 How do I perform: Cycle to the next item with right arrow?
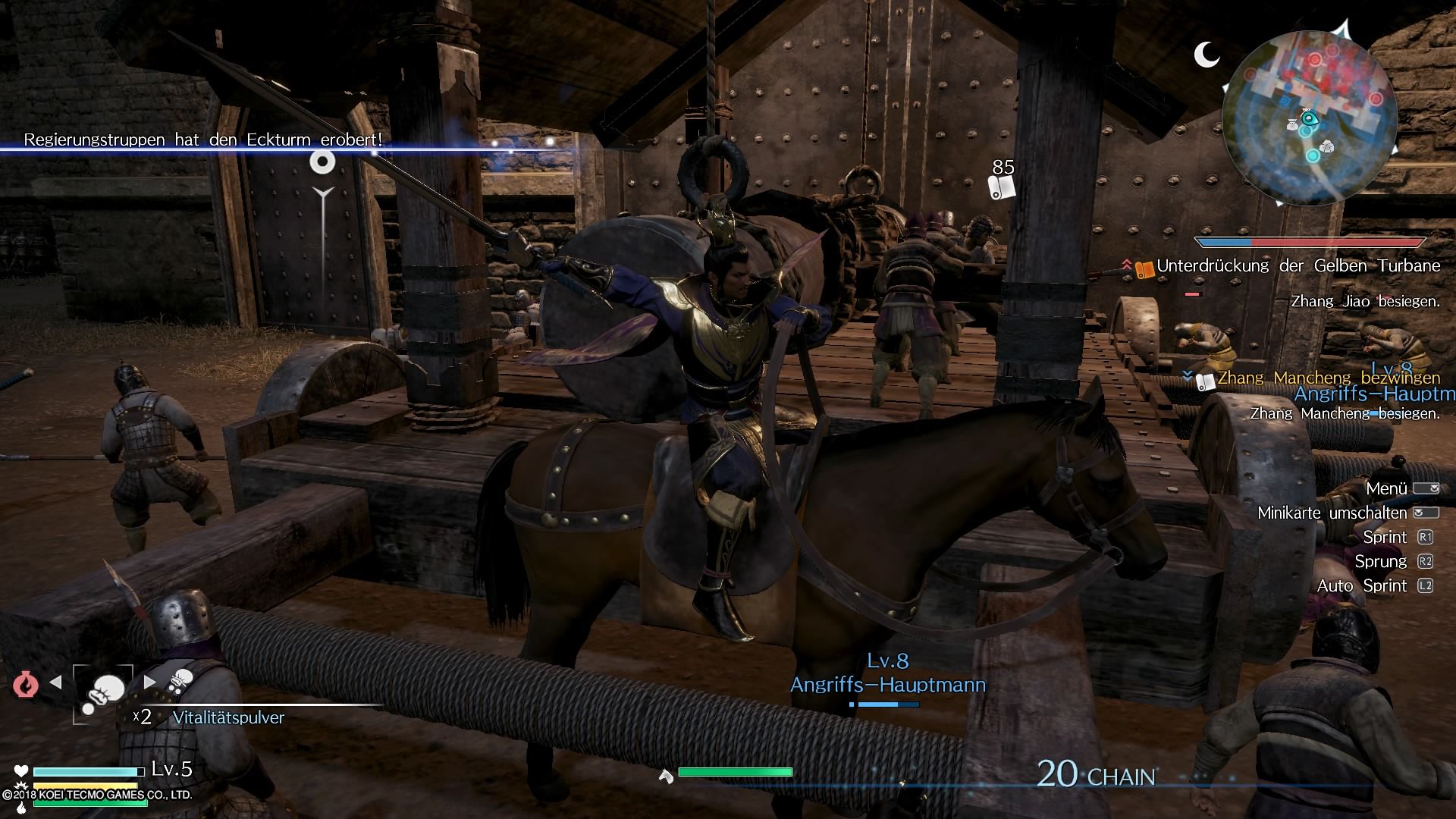[150, 682]
